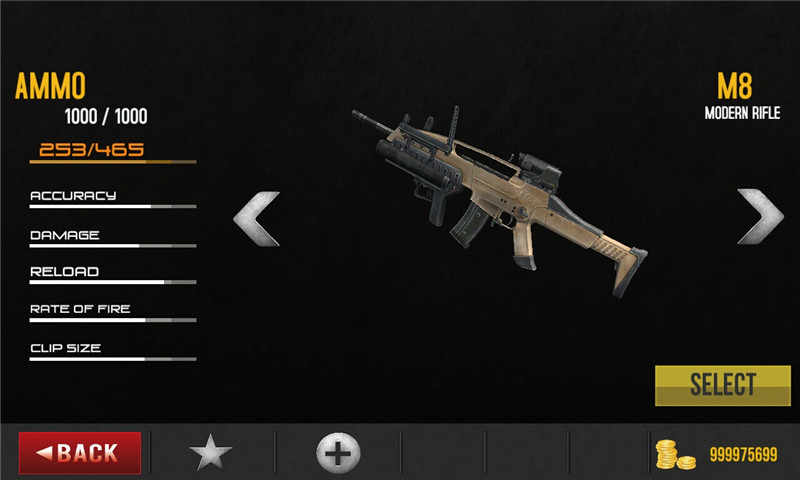Go back with the red BACK button
The image size is (800, 480).
[x=79, y=453]
